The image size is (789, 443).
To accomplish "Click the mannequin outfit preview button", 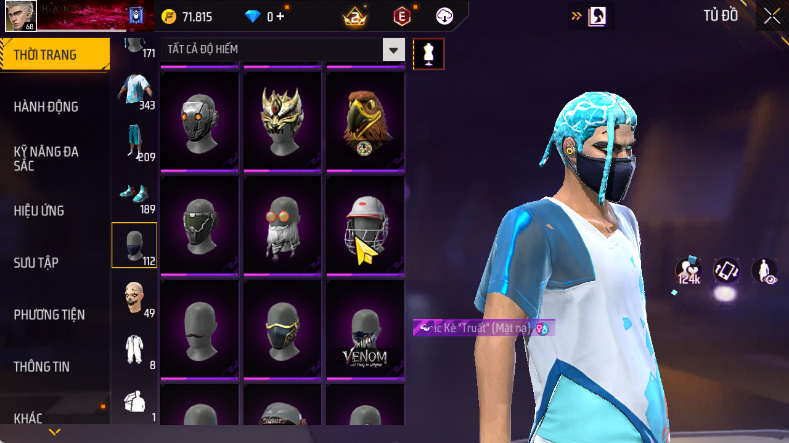I will coord(428,53).
